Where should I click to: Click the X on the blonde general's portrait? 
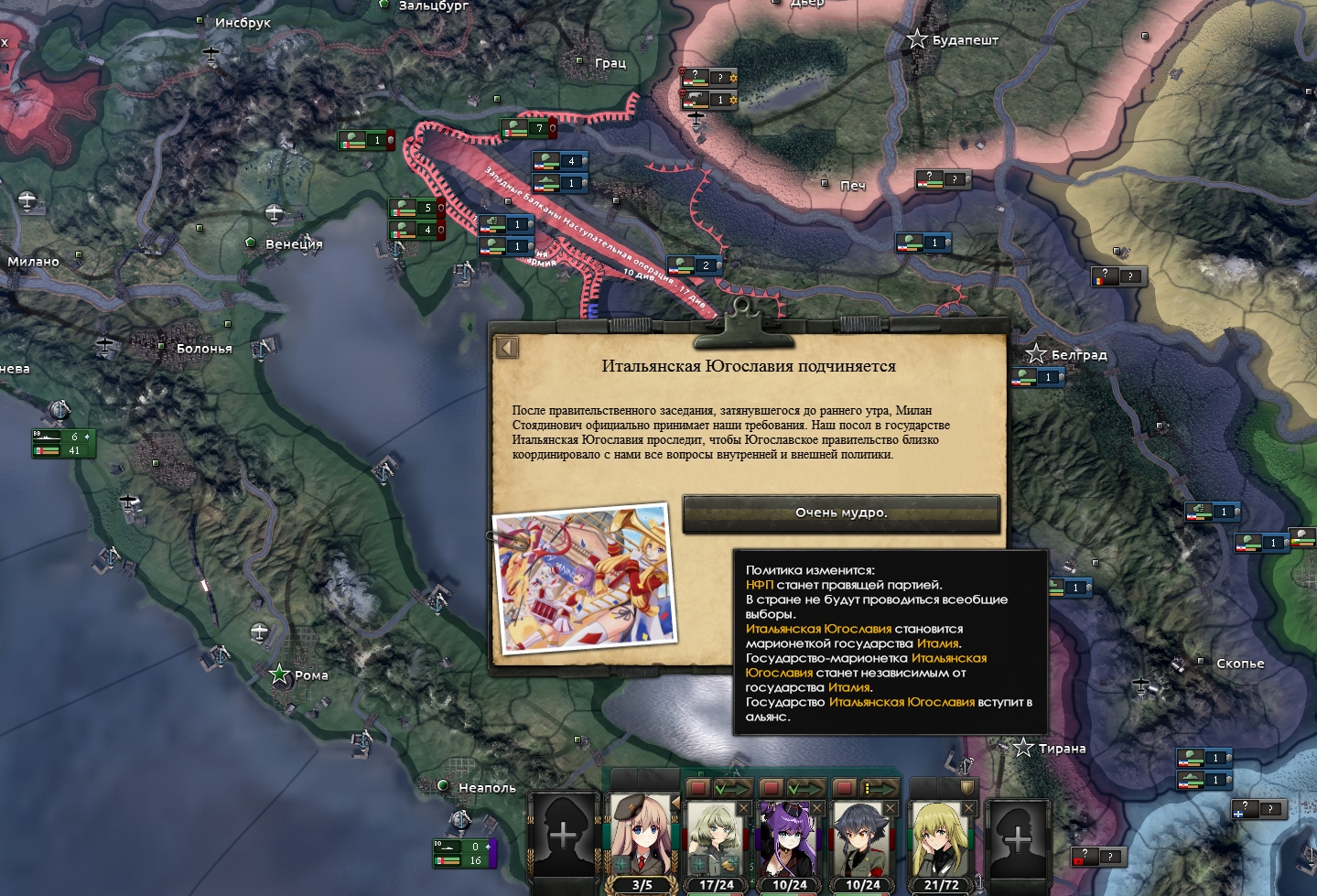click(x=968, y=808)
